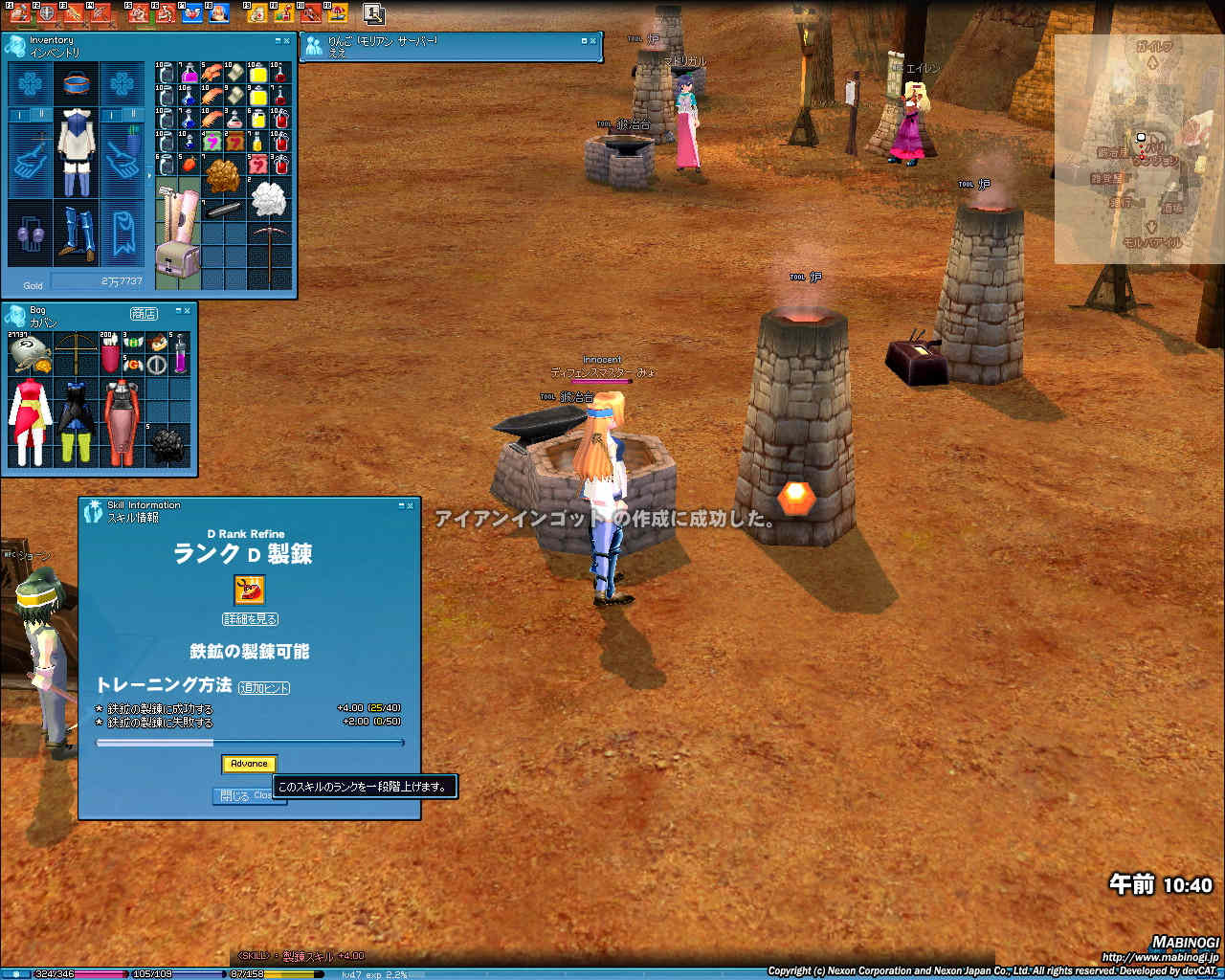This screenshot has width=1225, height=980.
Task: Select the white wool item in inventory
Action: pyautogui.click(x=269, y=198)
